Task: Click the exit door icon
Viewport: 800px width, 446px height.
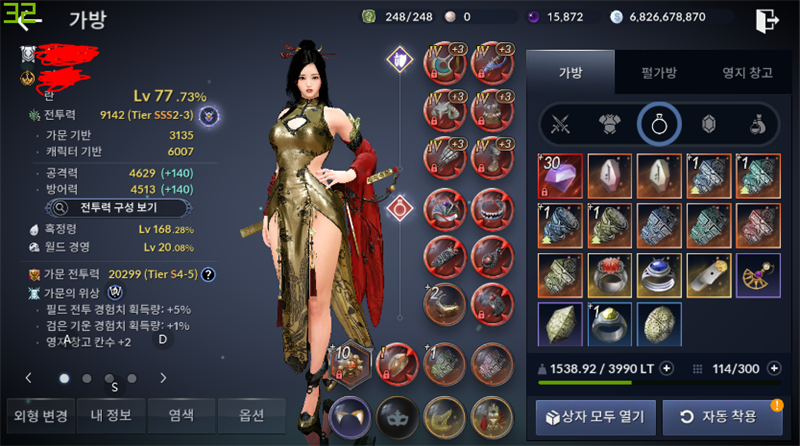Action: (767, 20)
